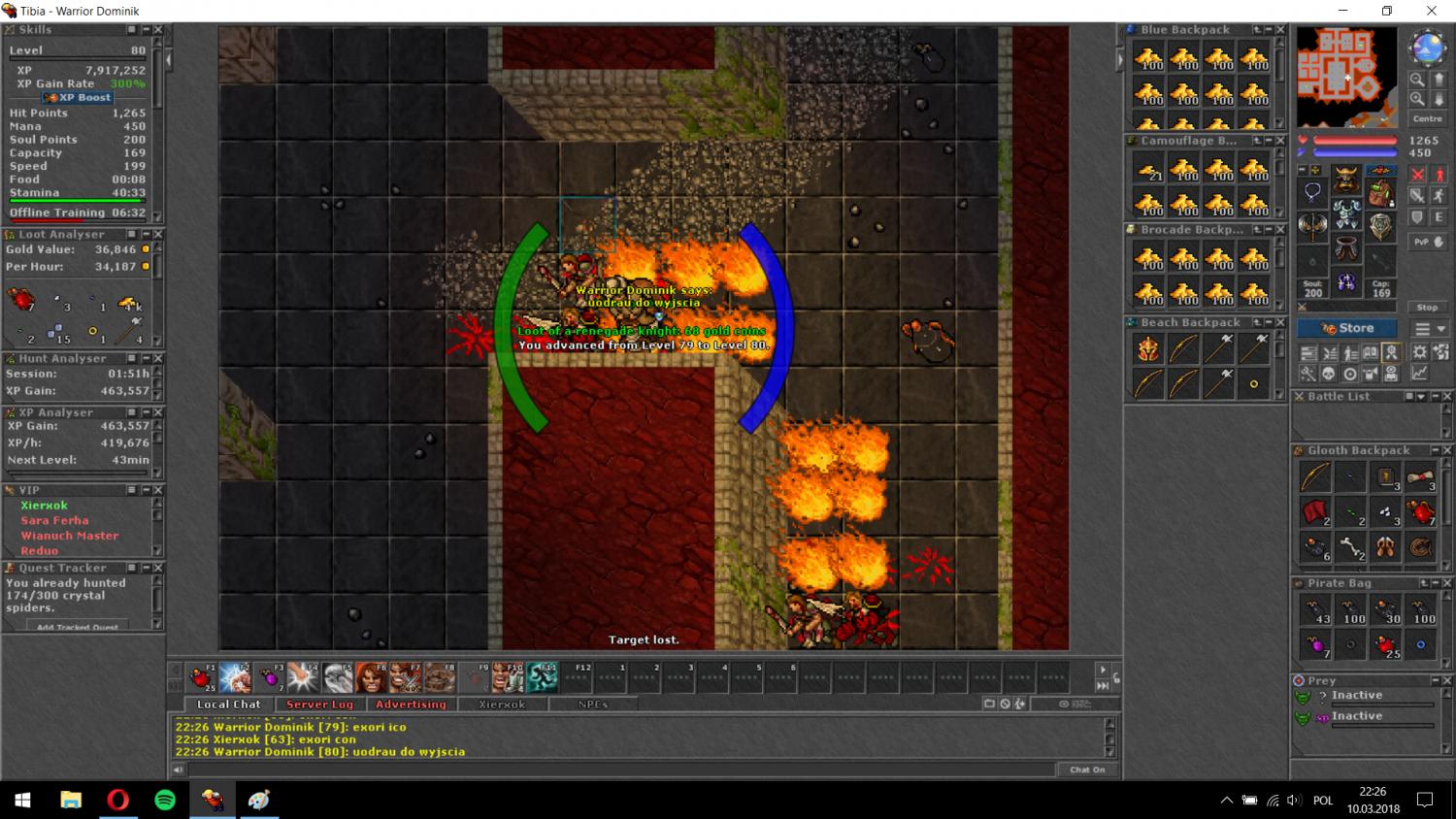The width and height of the screenshot is (1456, 819).
Task: Activate the F11 running figure hotkey
Action: (542, 677)
